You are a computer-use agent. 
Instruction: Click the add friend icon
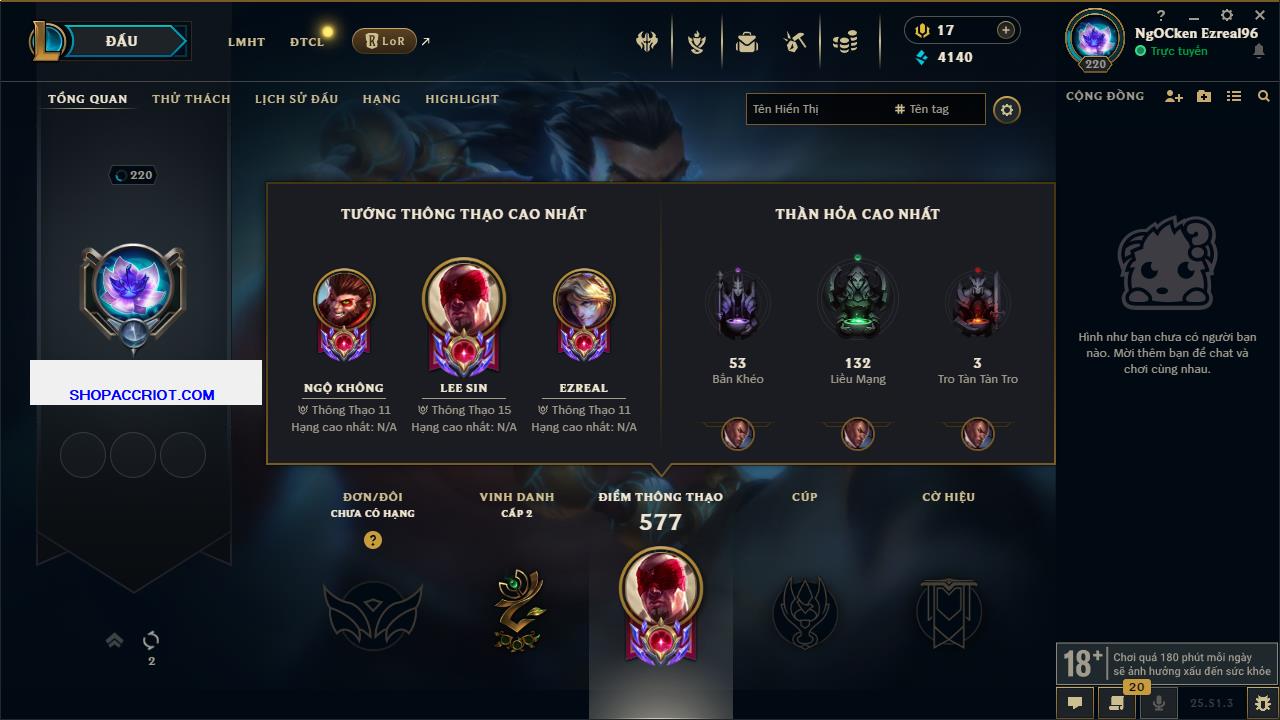[x=1173, y=96]
